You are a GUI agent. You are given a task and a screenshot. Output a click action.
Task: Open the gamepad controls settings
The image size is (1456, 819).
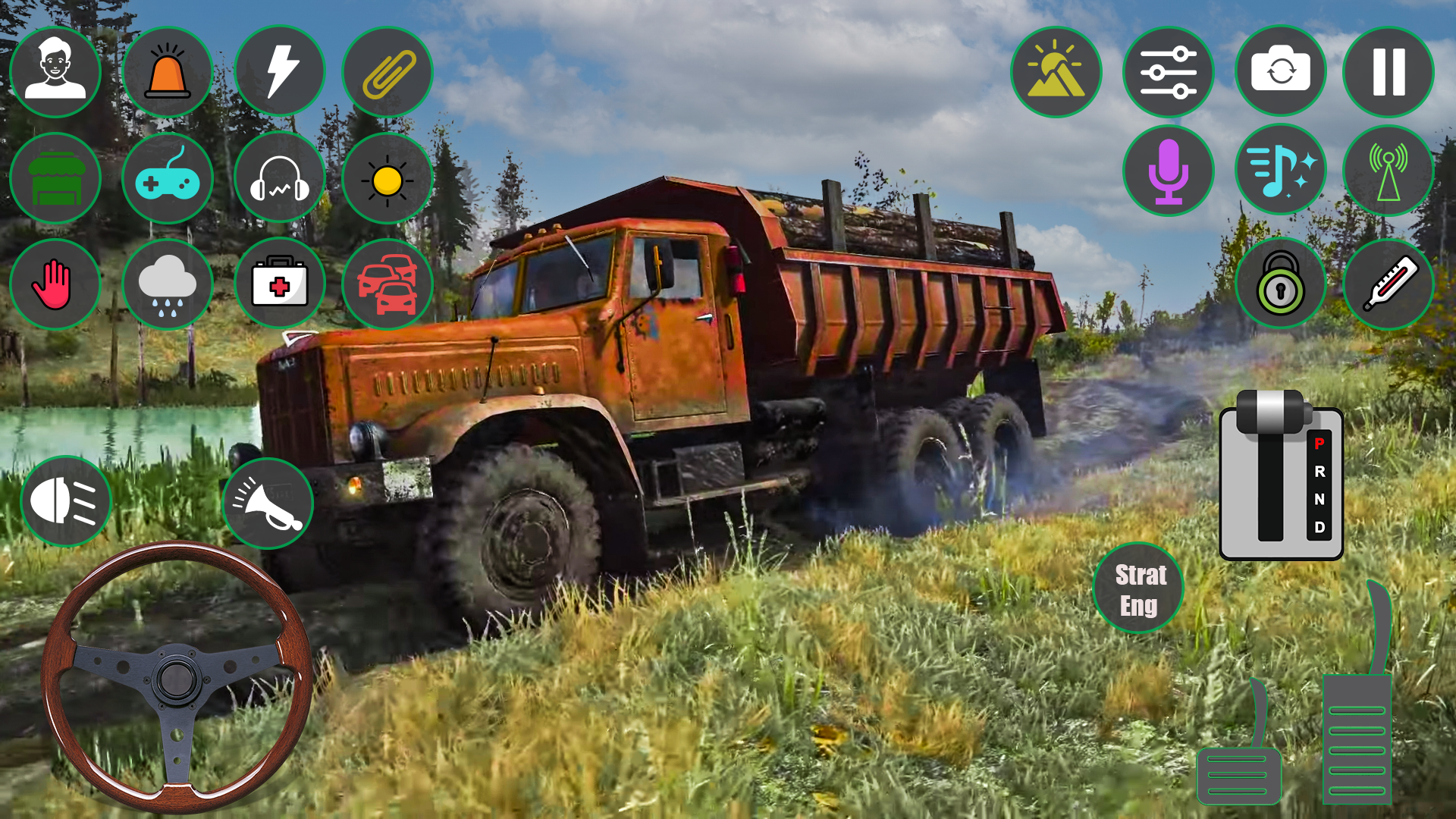click(168, 177)
